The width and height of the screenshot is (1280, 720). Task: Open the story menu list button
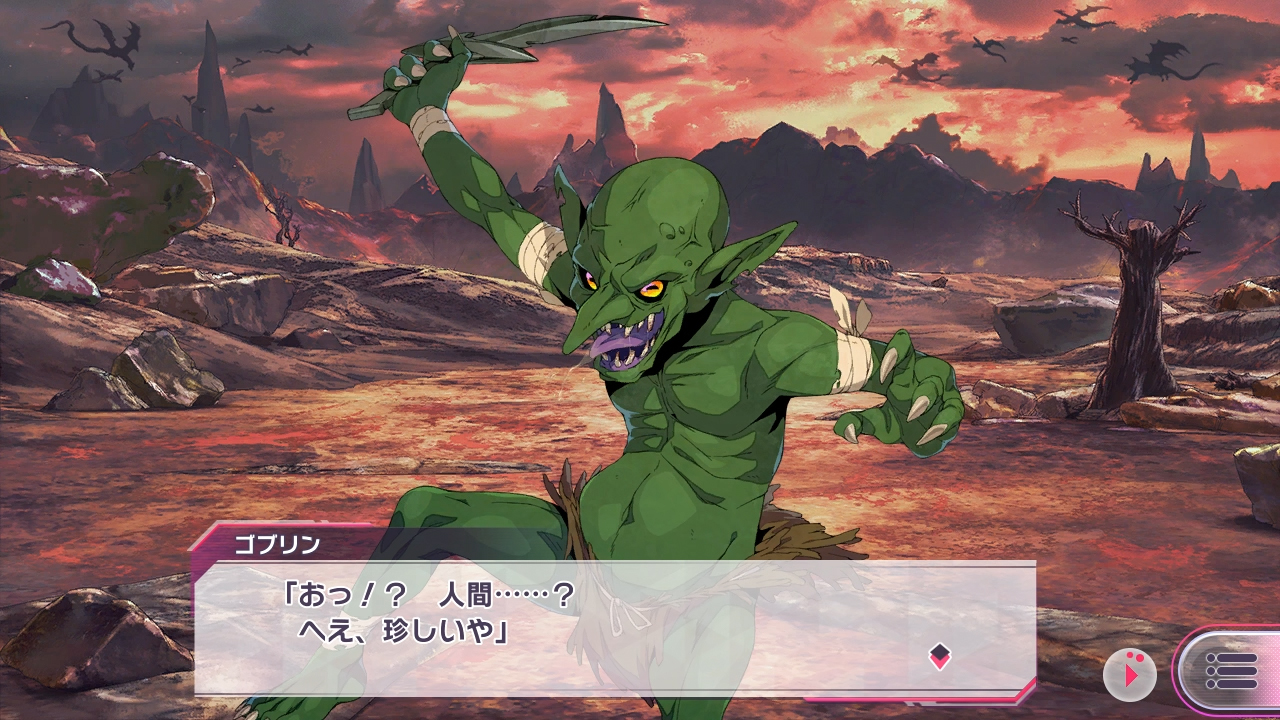click(x=1230, y=671)
